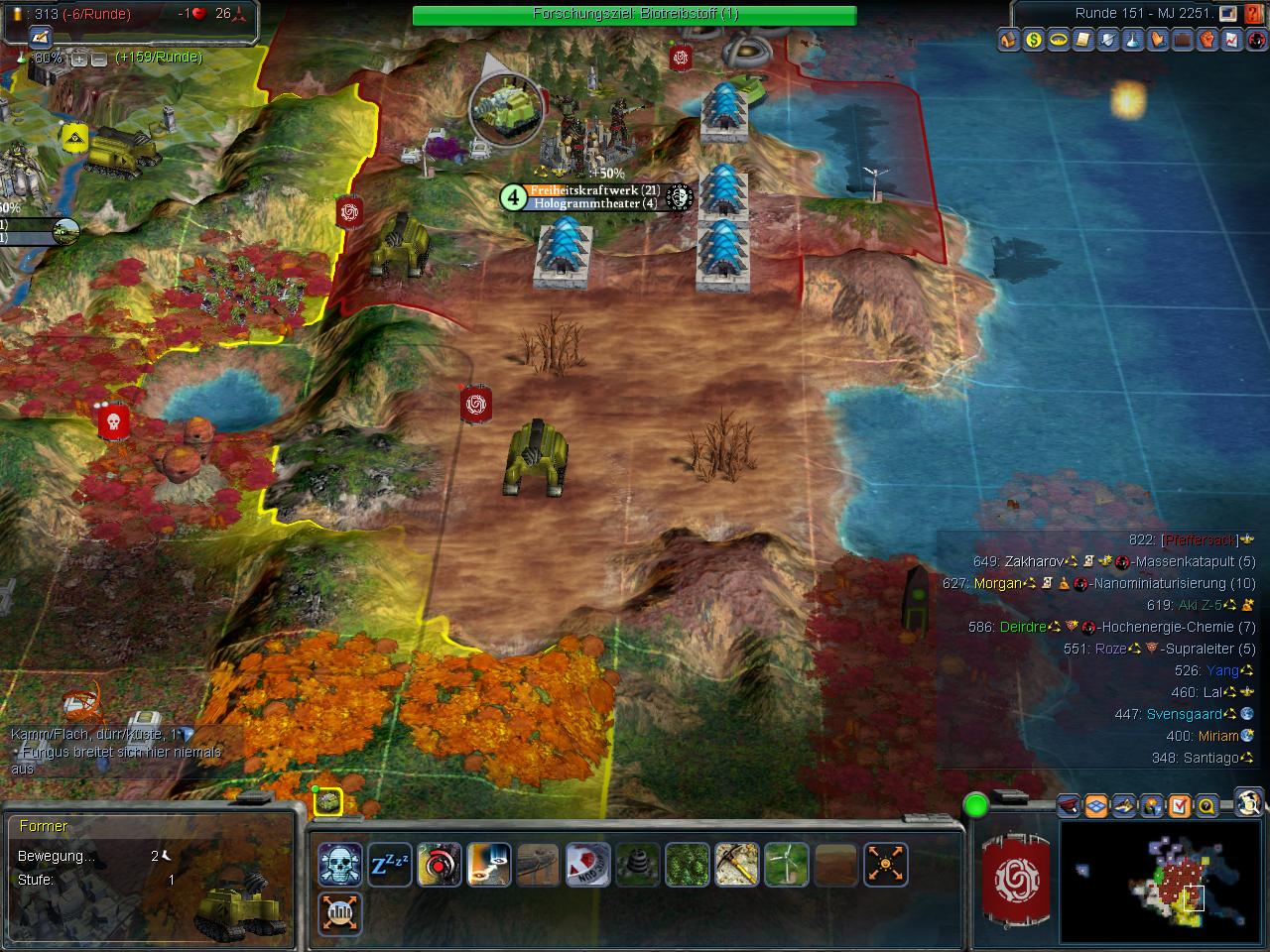Toggle the blue tile grid display
1270x952 pixels.
coord(1095,805)
